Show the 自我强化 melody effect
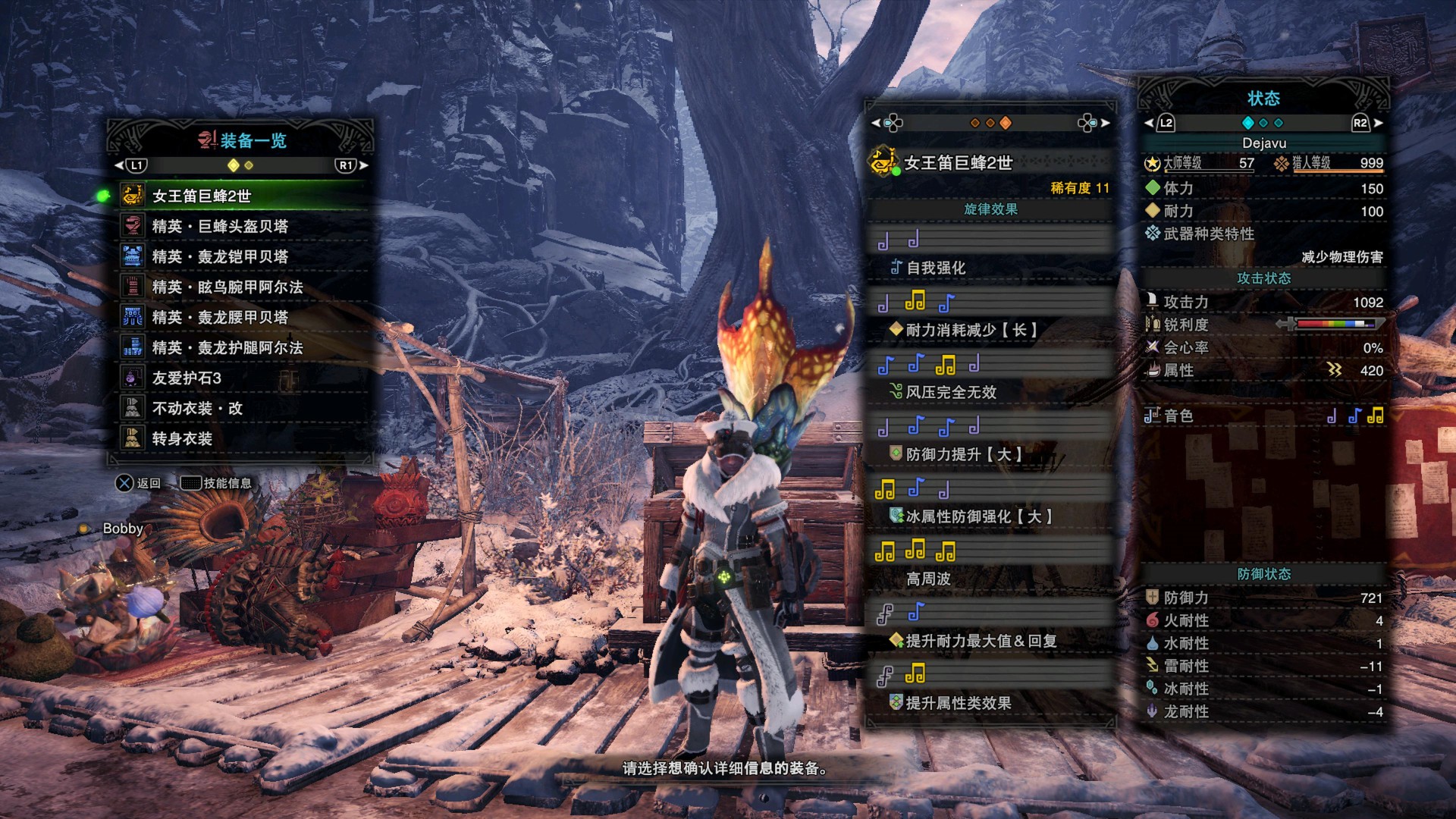 (x=936, y=268)
